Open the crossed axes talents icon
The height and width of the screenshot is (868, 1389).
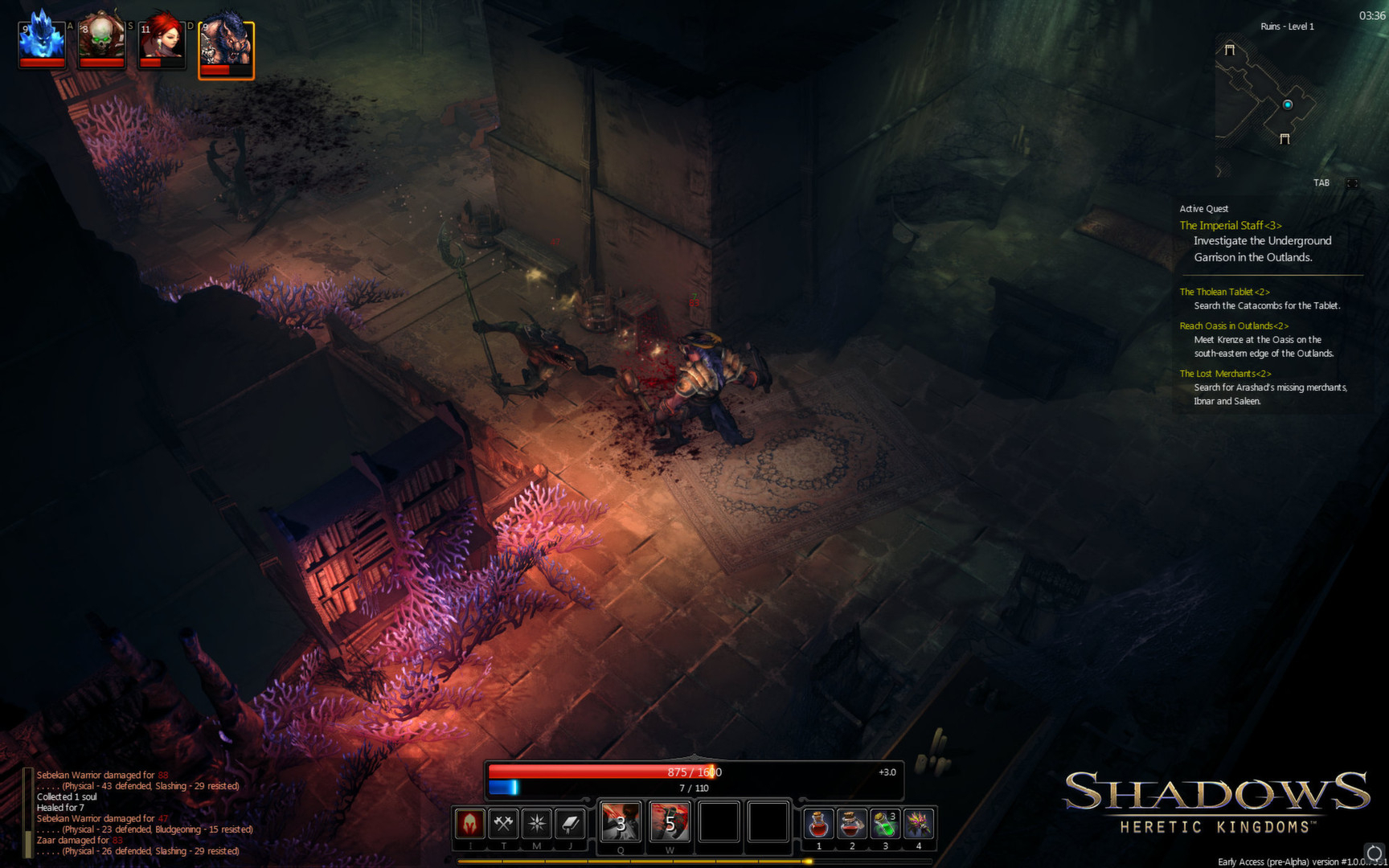pos(504,823)
